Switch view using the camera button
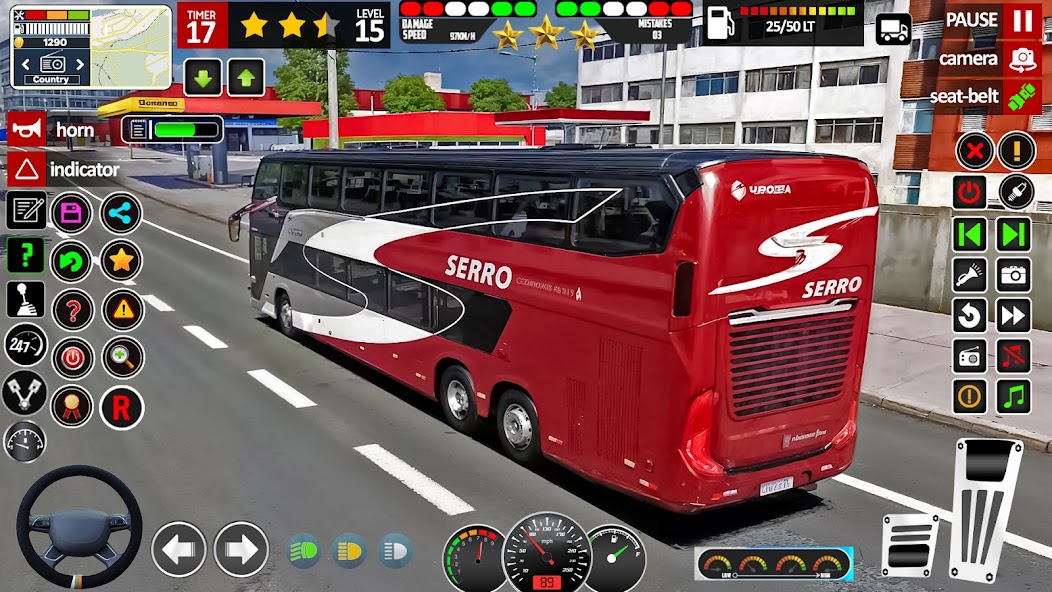 pos(1020,58)
